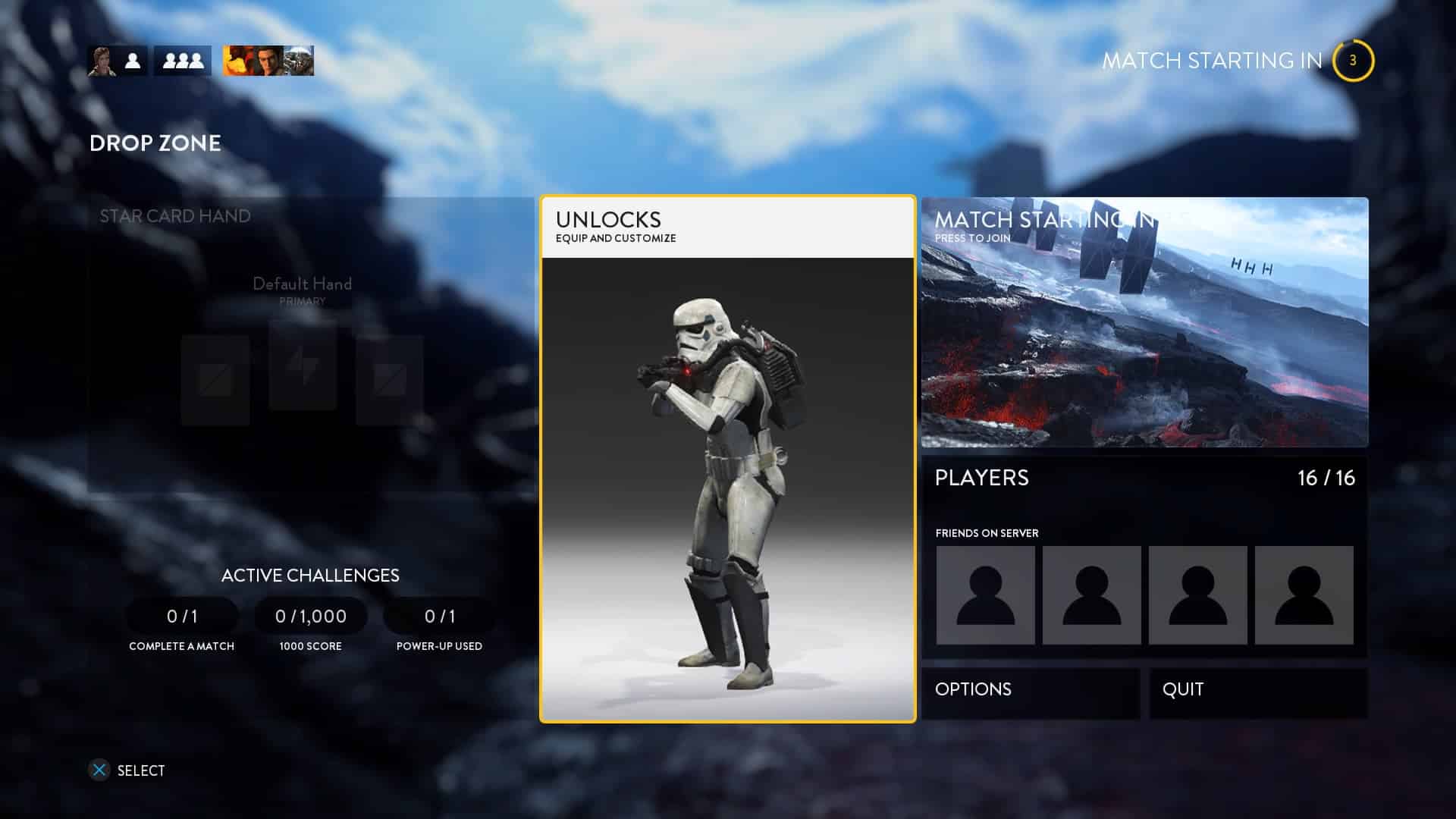Quit the Drop Zone lobby

click(x=1258, y=689)
